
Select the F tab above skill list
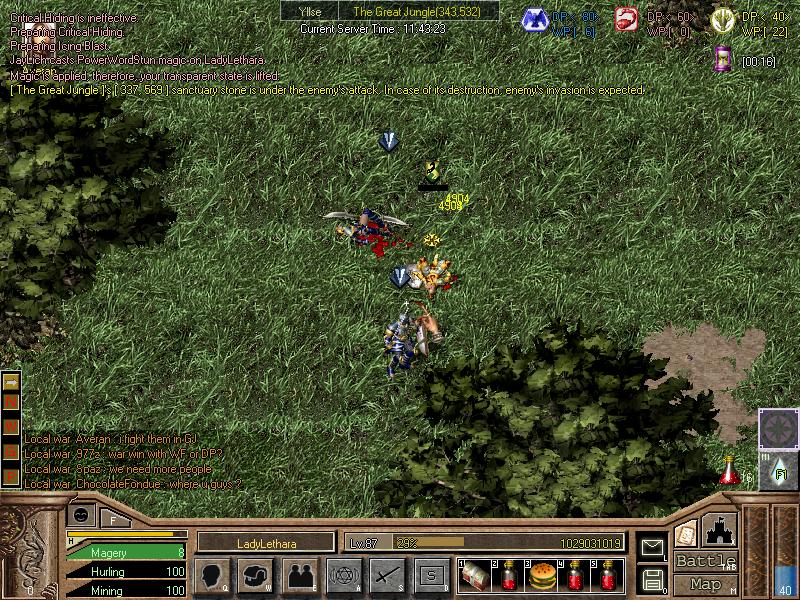(x=114, y=519)
